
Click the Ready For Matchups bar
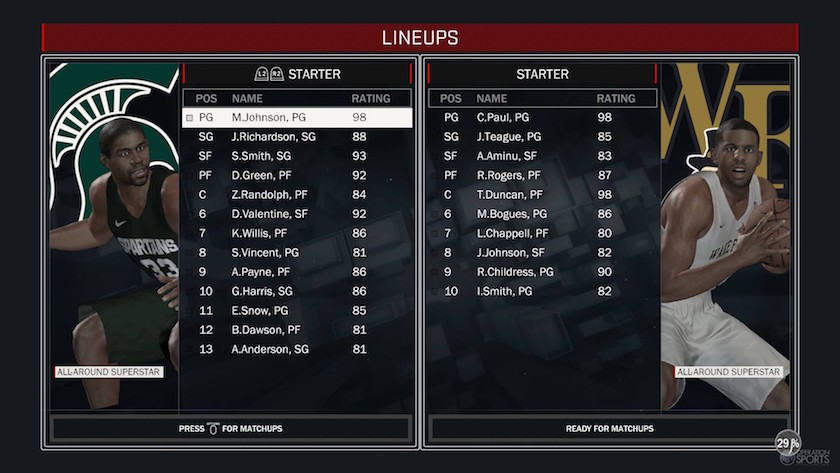tap(609, 429)
